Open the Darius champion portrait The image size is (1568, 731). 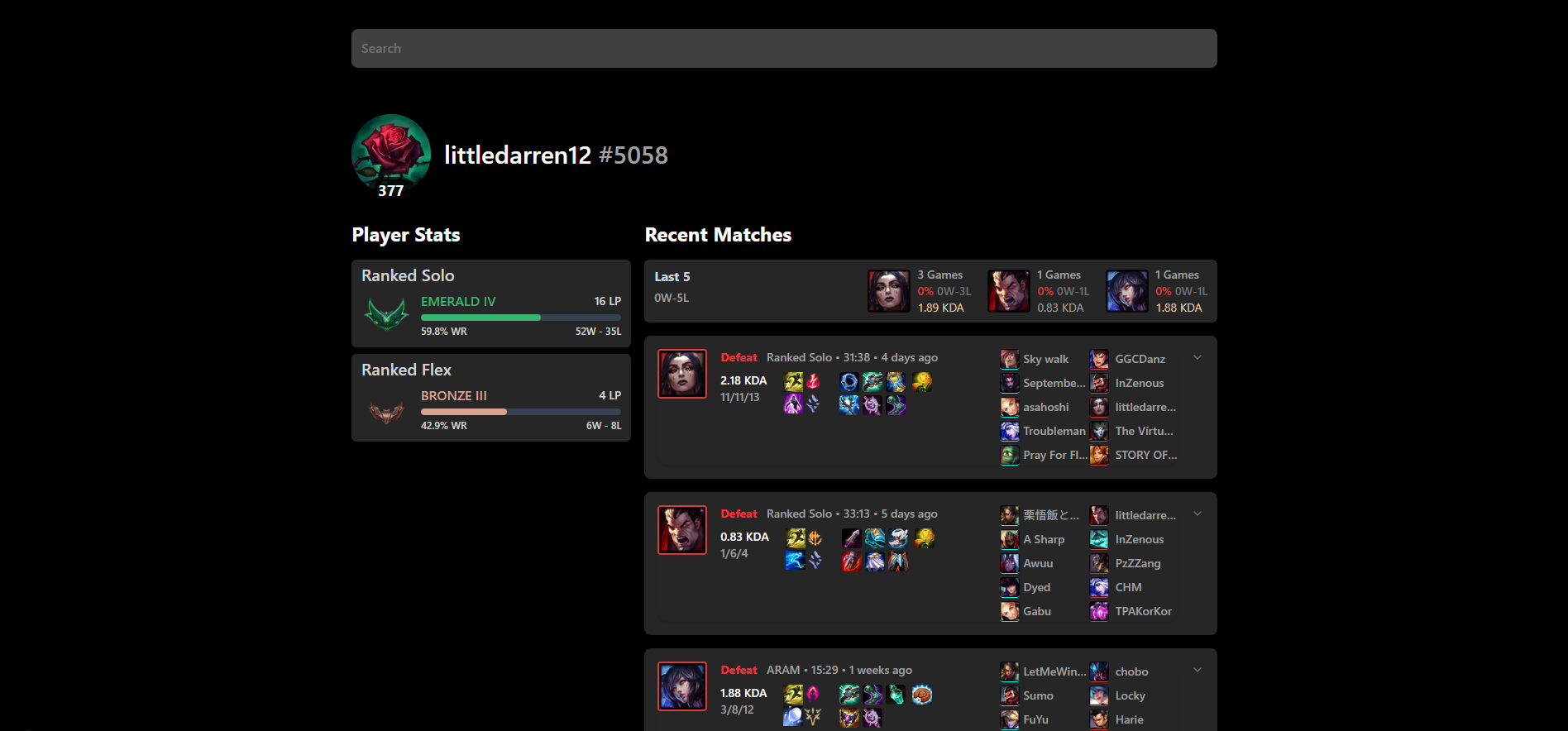(x=681, y=530)
